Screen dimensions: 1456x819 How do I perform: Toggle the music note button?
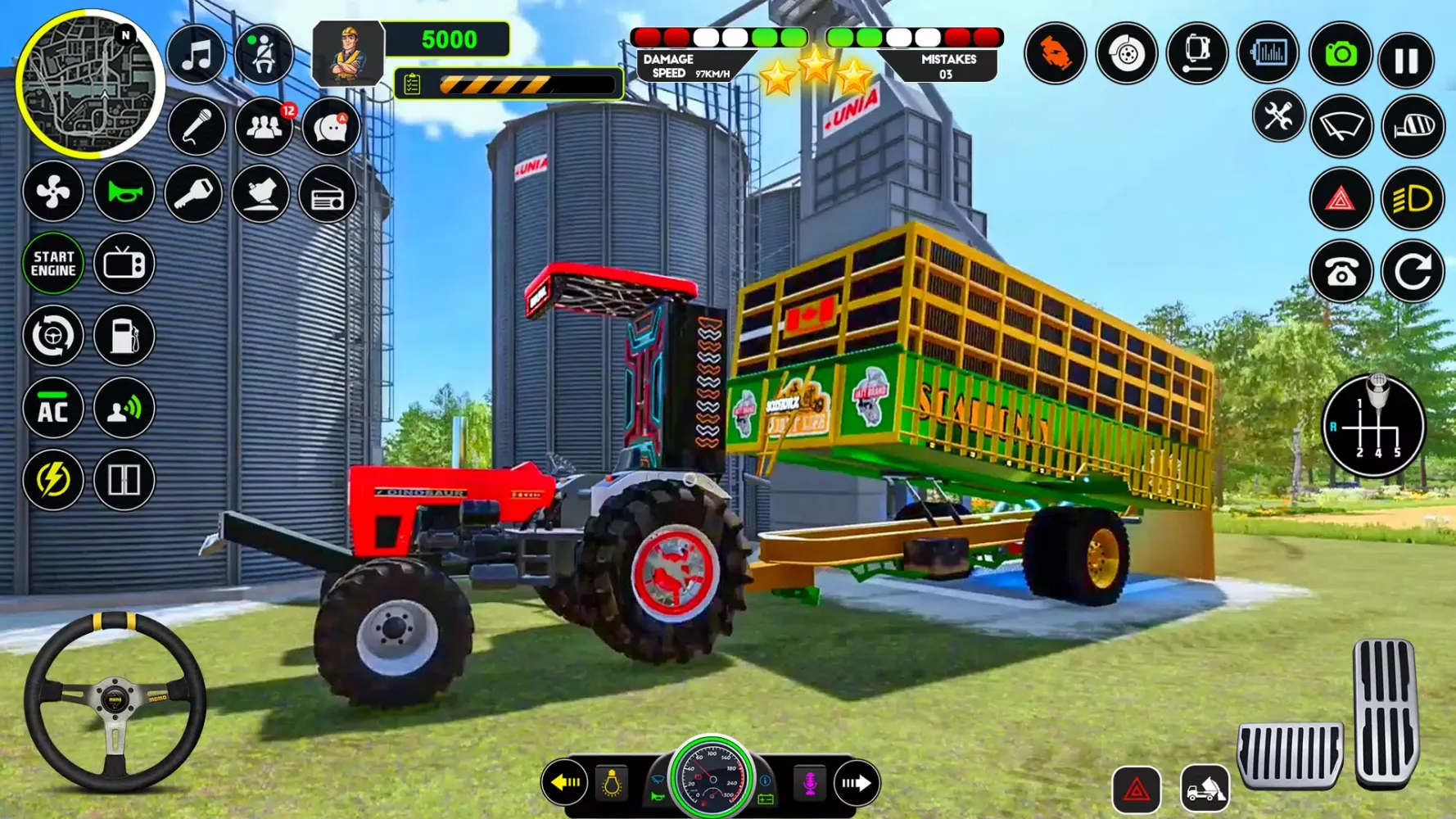197,56
